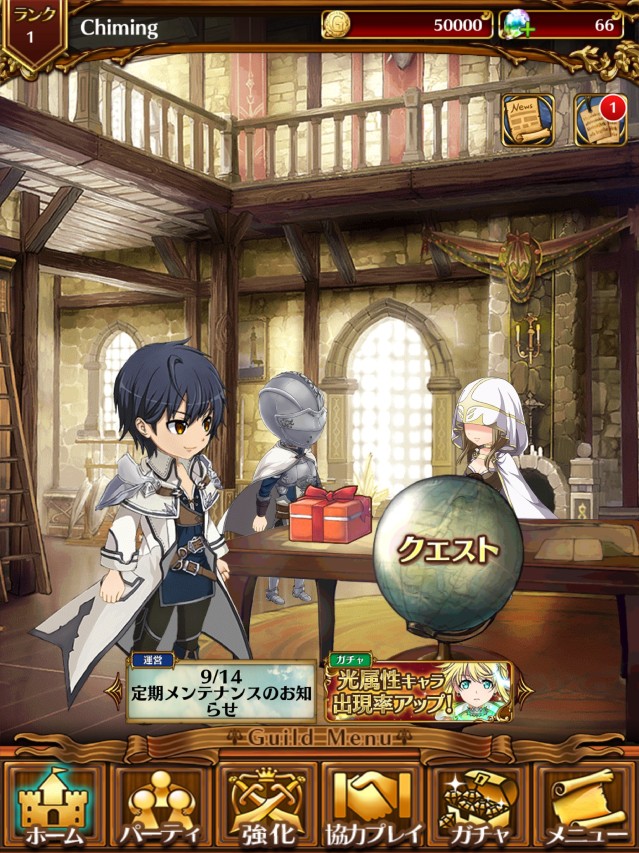Claim the red gift box present
The width and height of the screenshot is (639, 853).
pos(329,516)
